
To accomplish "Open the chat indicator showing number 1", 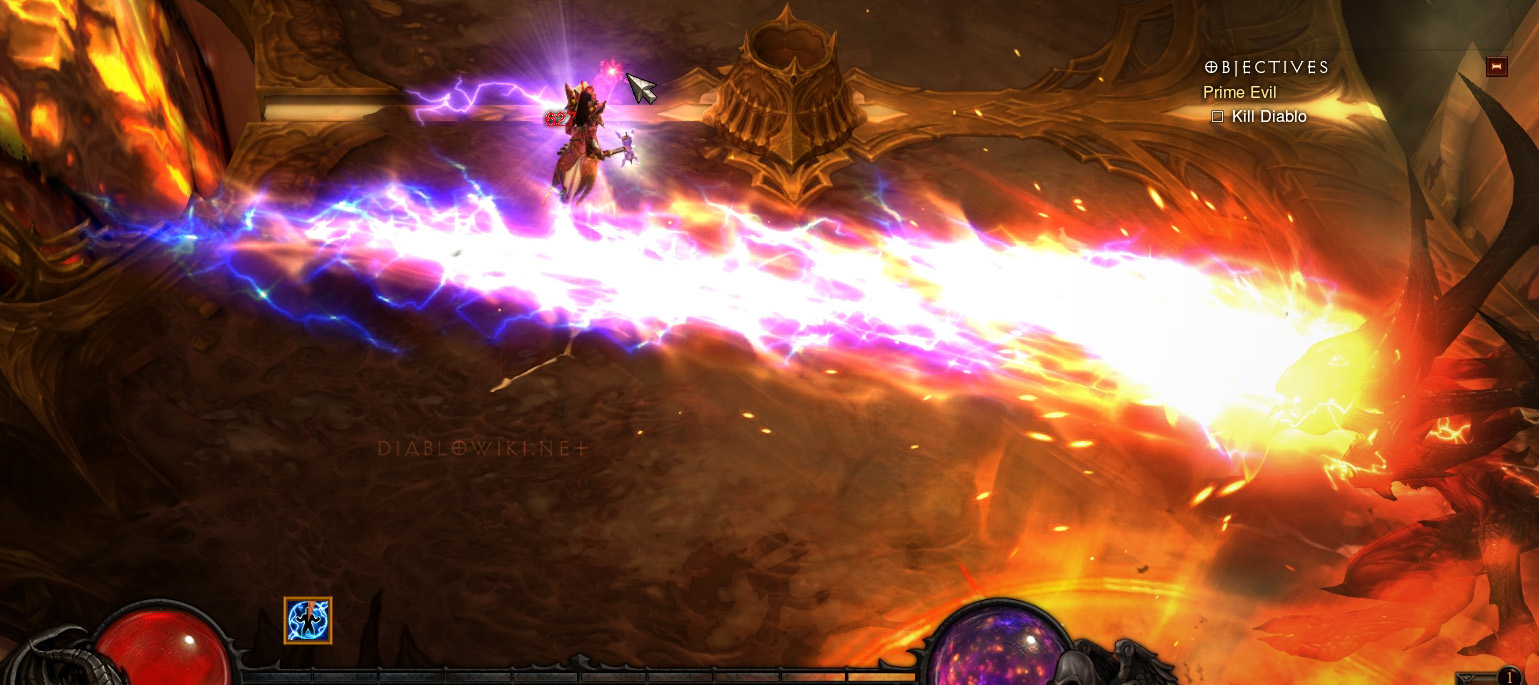I will click(x=1508, y=677).
